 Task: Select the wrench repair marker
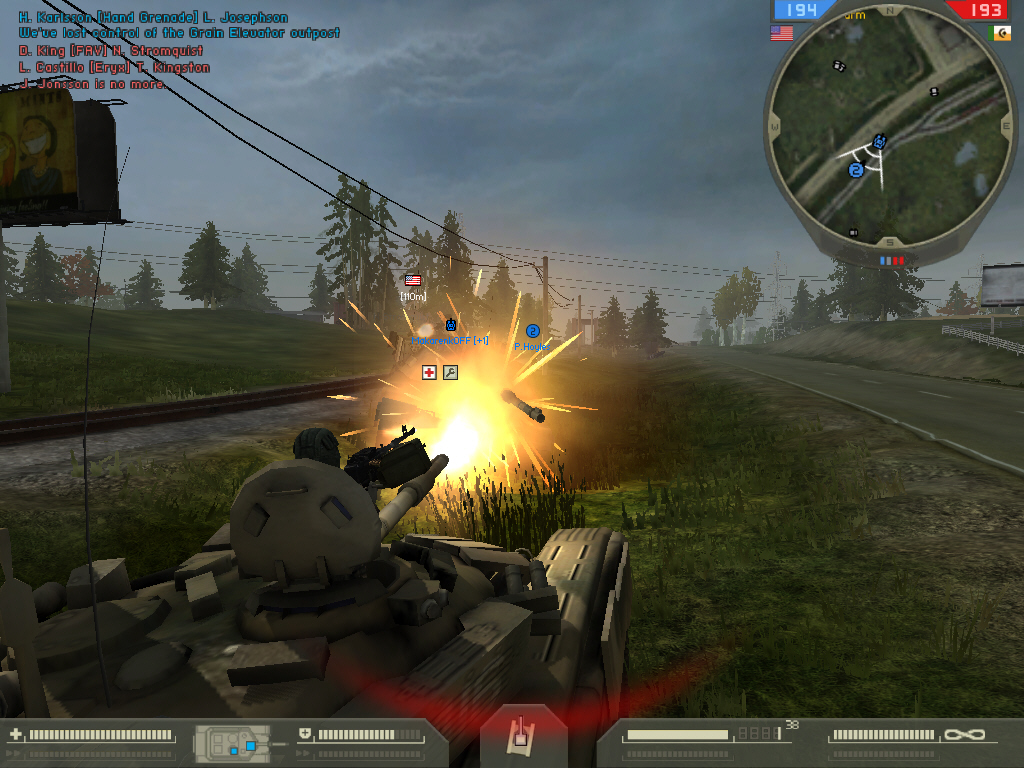pos(450,372)
